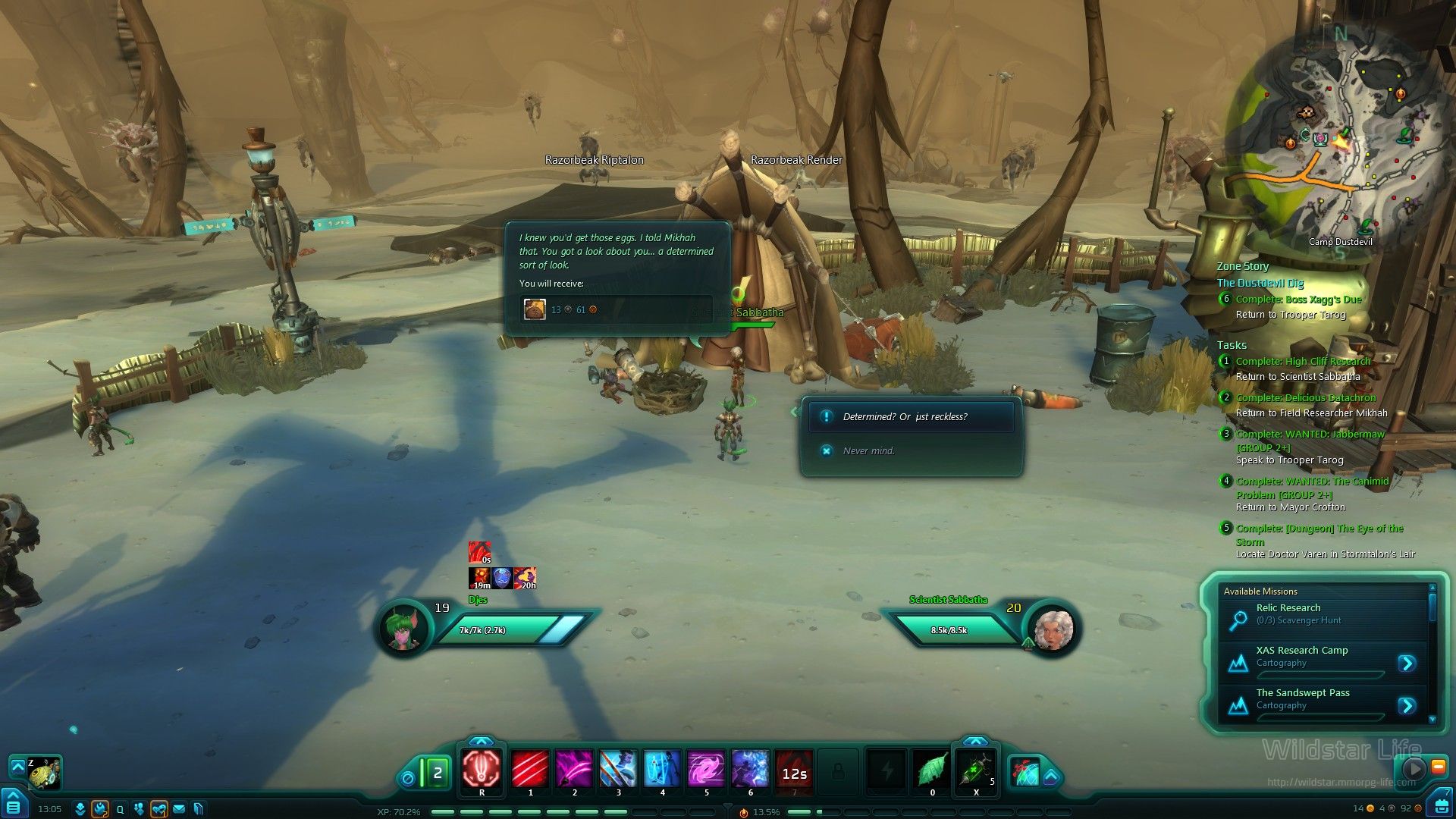The height and width of the screenshot is (819, 1456).
Task: Select the Delicious Datachron task entry
Action: 1305,398
